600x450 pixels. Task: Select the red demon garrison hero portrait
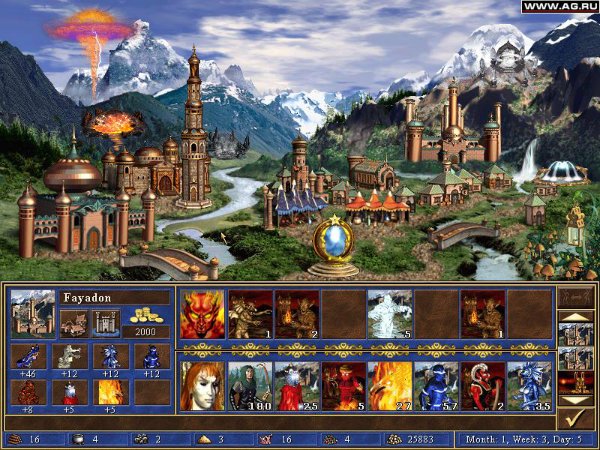point(202,314)
